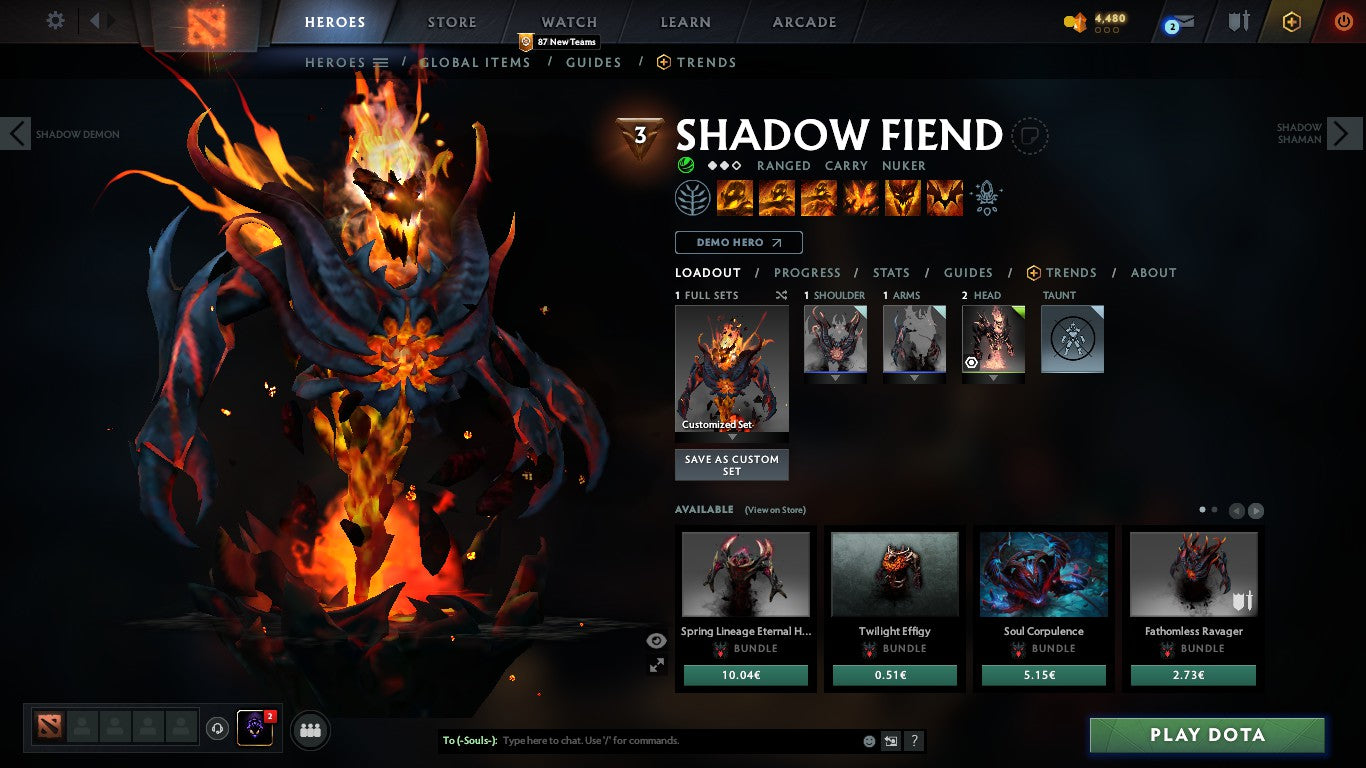Open the talent tree icon for Shadow Fiend

click(x=693, y=197)
